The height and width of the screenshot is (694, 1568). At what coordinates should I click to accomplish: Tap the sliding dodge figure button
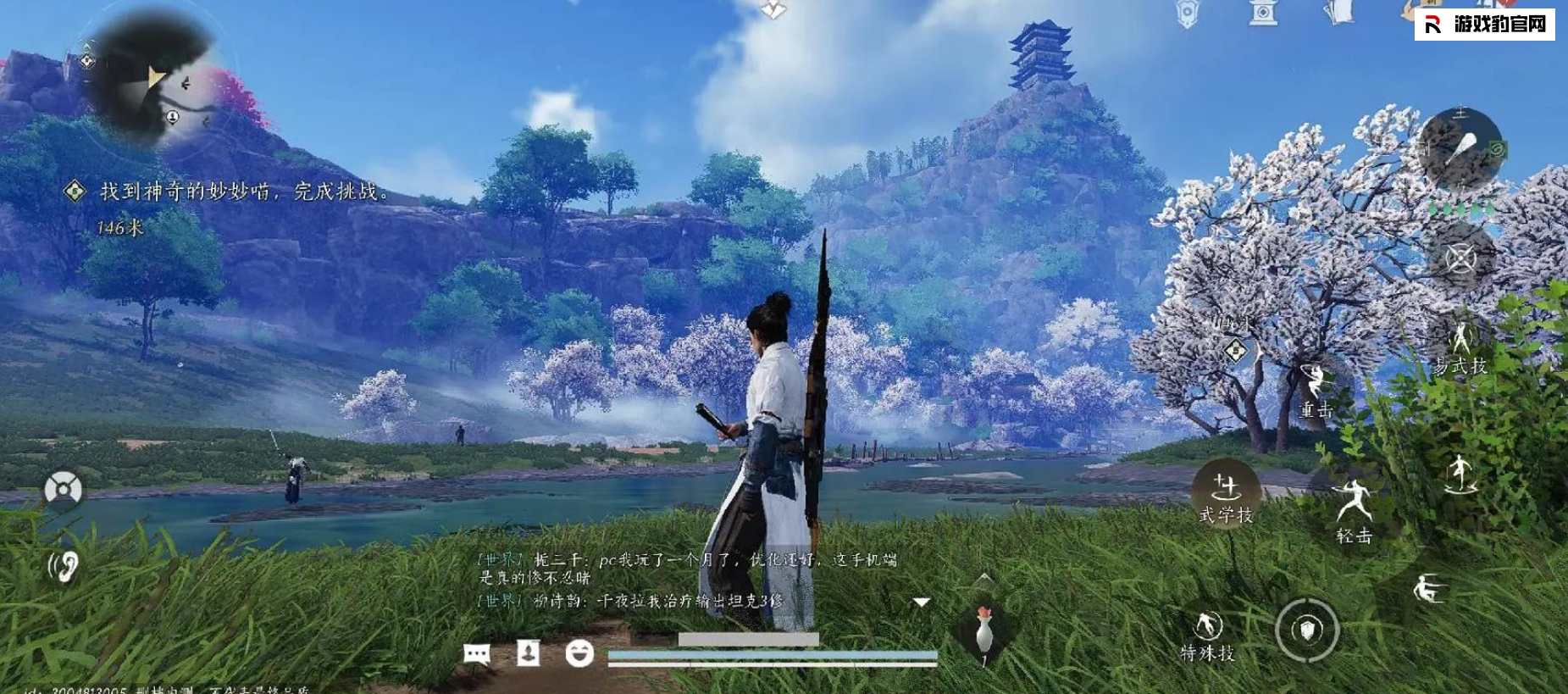click(1428, 588)
